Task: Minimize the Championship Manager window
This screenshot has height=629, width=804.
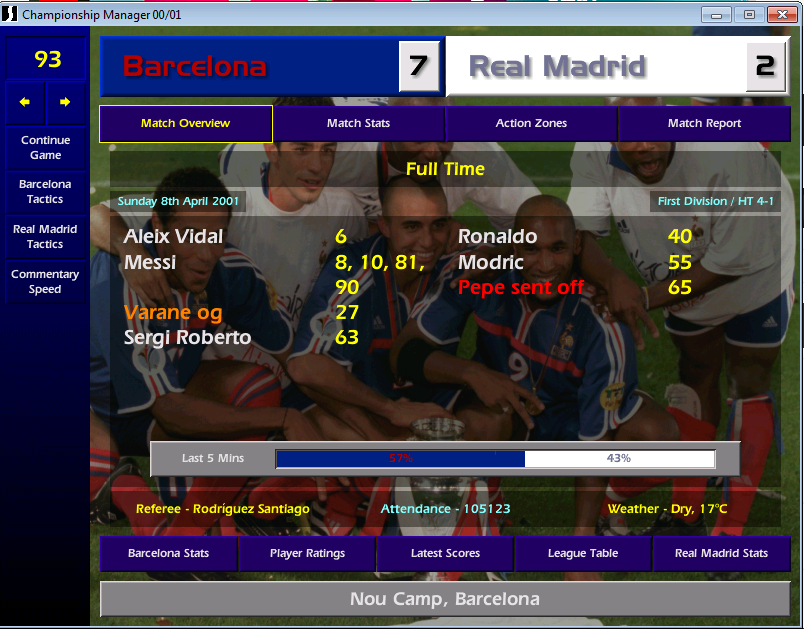Action: click(x=716, y=14)
